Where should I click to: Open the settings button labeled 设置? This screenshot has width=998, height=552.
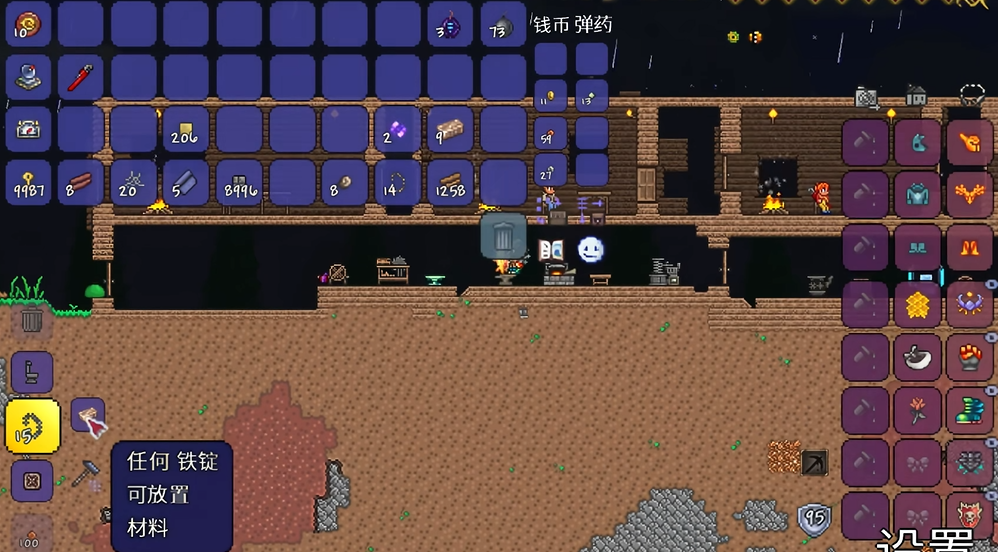tap(925, 540)
